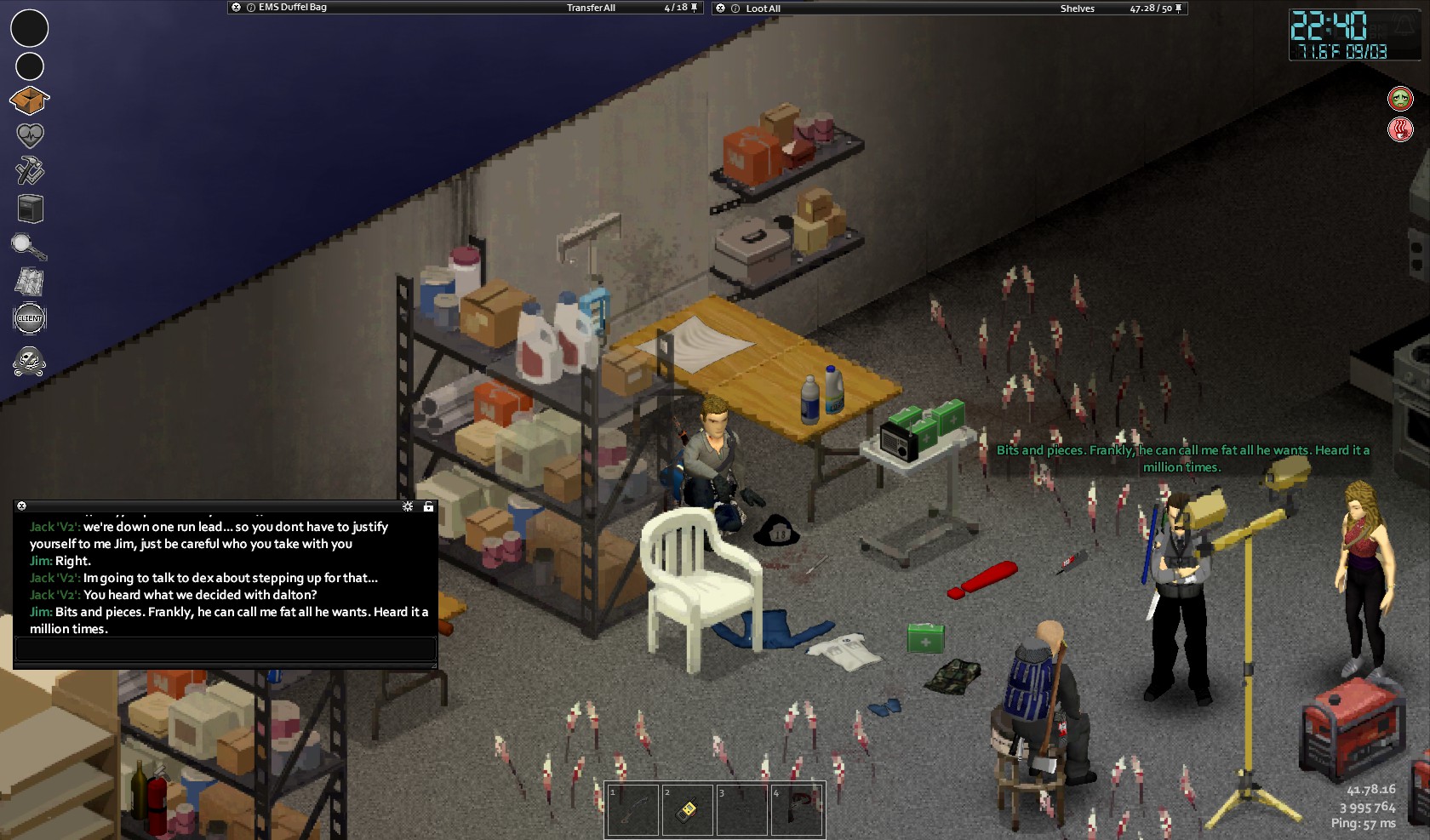This screenshot has height=840, width=1430.
Task: Pin the shelves loot panel
Action: [x=1179, y=9]
